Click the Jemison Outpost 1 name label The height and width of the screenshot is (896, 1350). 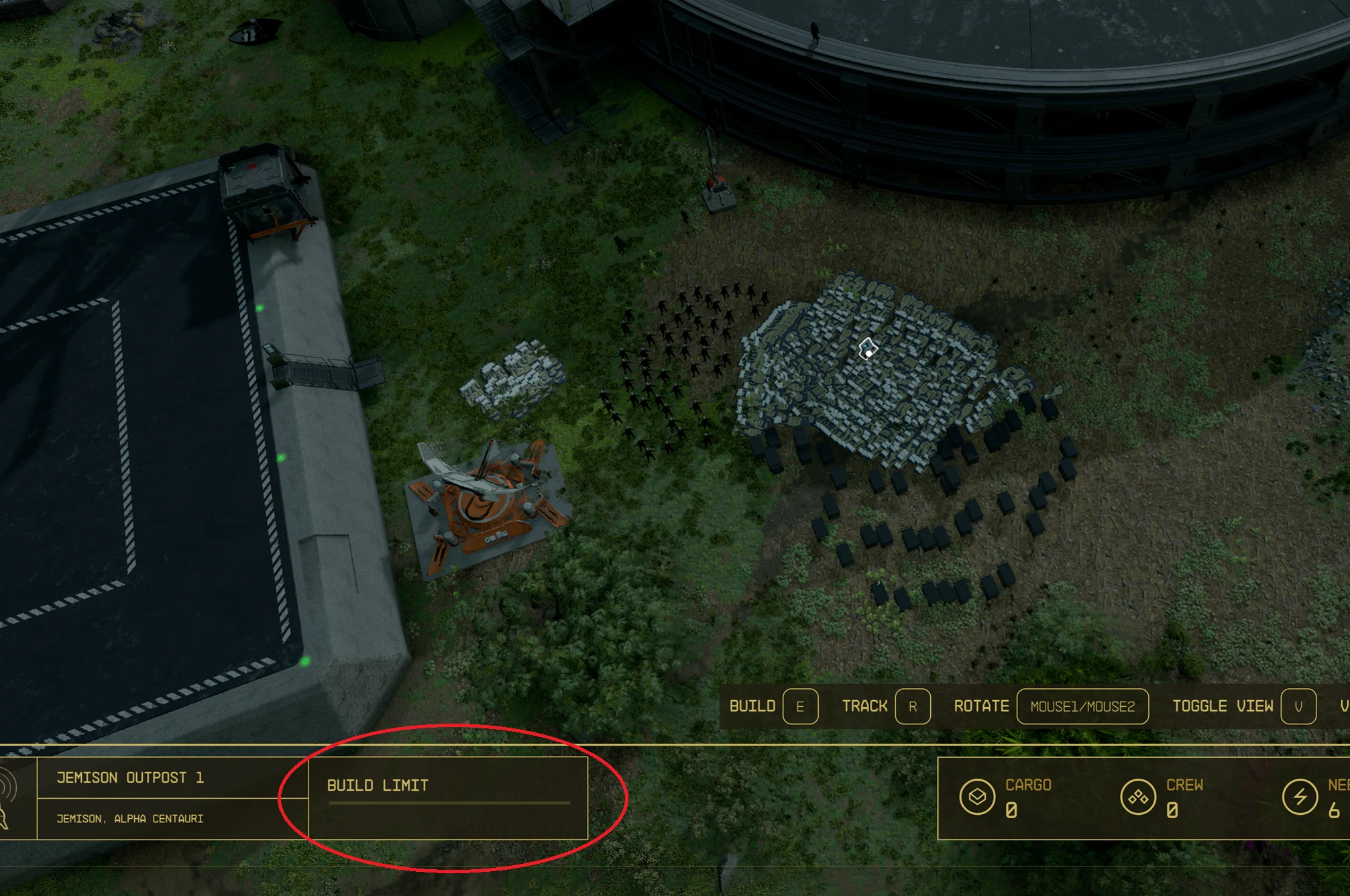click(130, 778)
